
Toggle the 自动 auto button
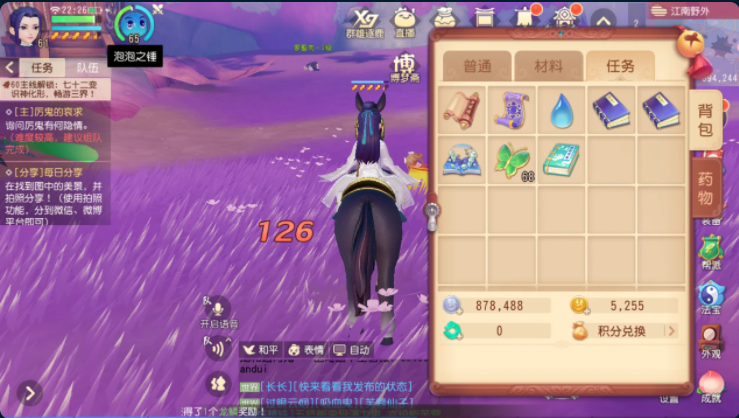pyautogui.click(x=352, y=350)
